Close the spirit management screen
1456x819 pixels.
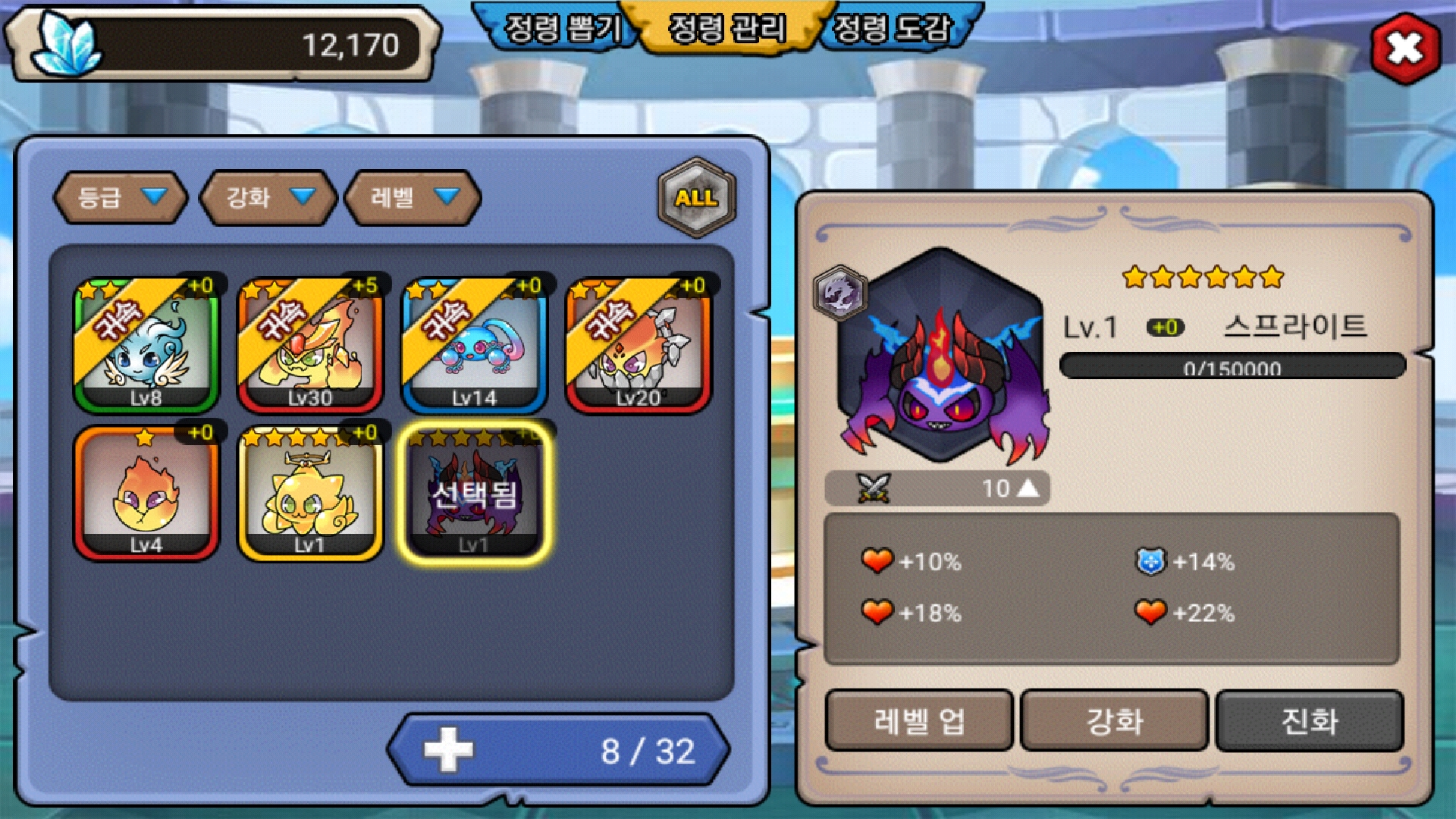click(1404, 49)
